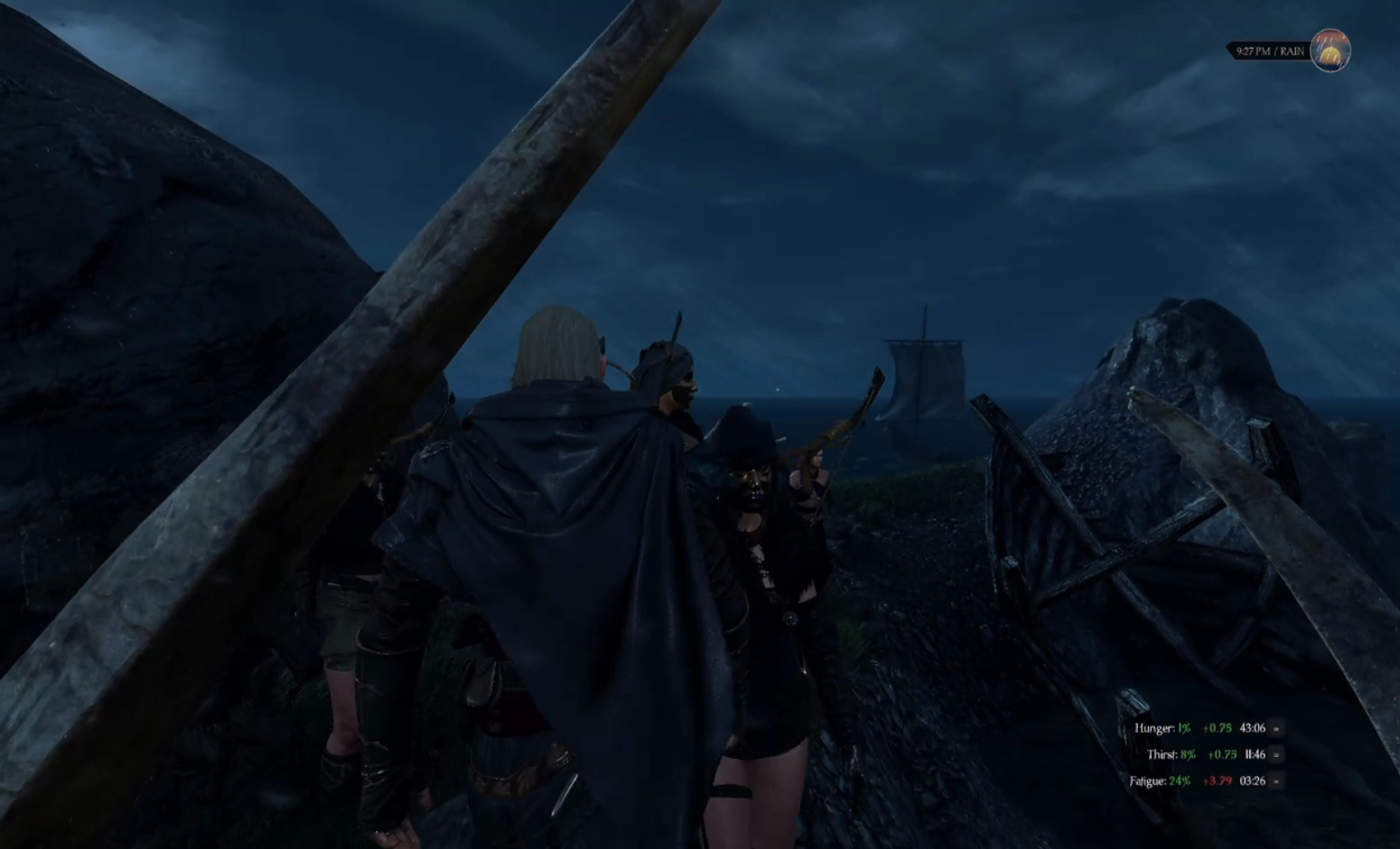The image size is (1400, 849).
Task: Click the small square beside the Hunger row
Action: coord(1276,728)
